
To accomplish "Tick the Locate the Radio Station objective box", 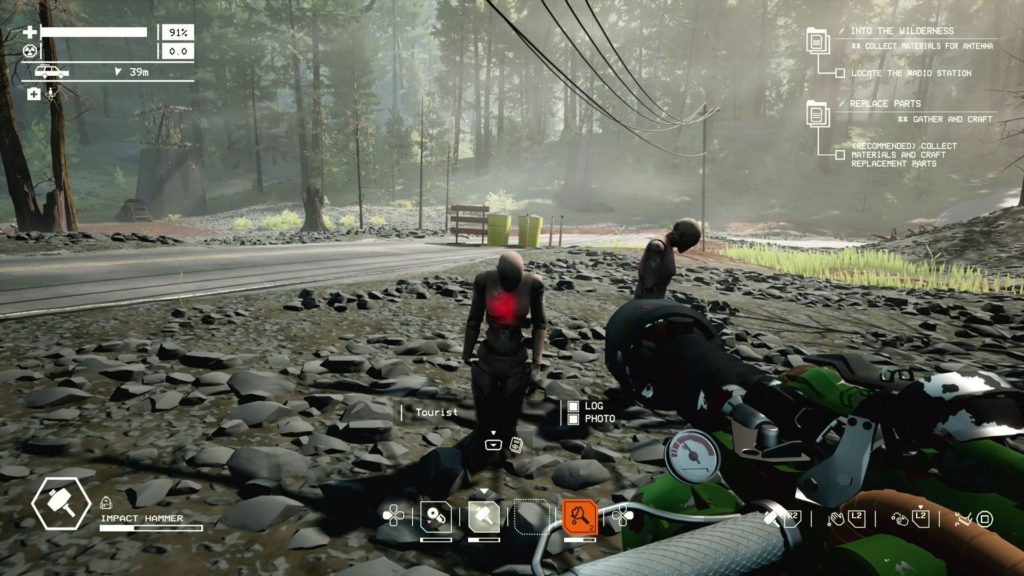I will pyautogui.click(x=840, y=73).
